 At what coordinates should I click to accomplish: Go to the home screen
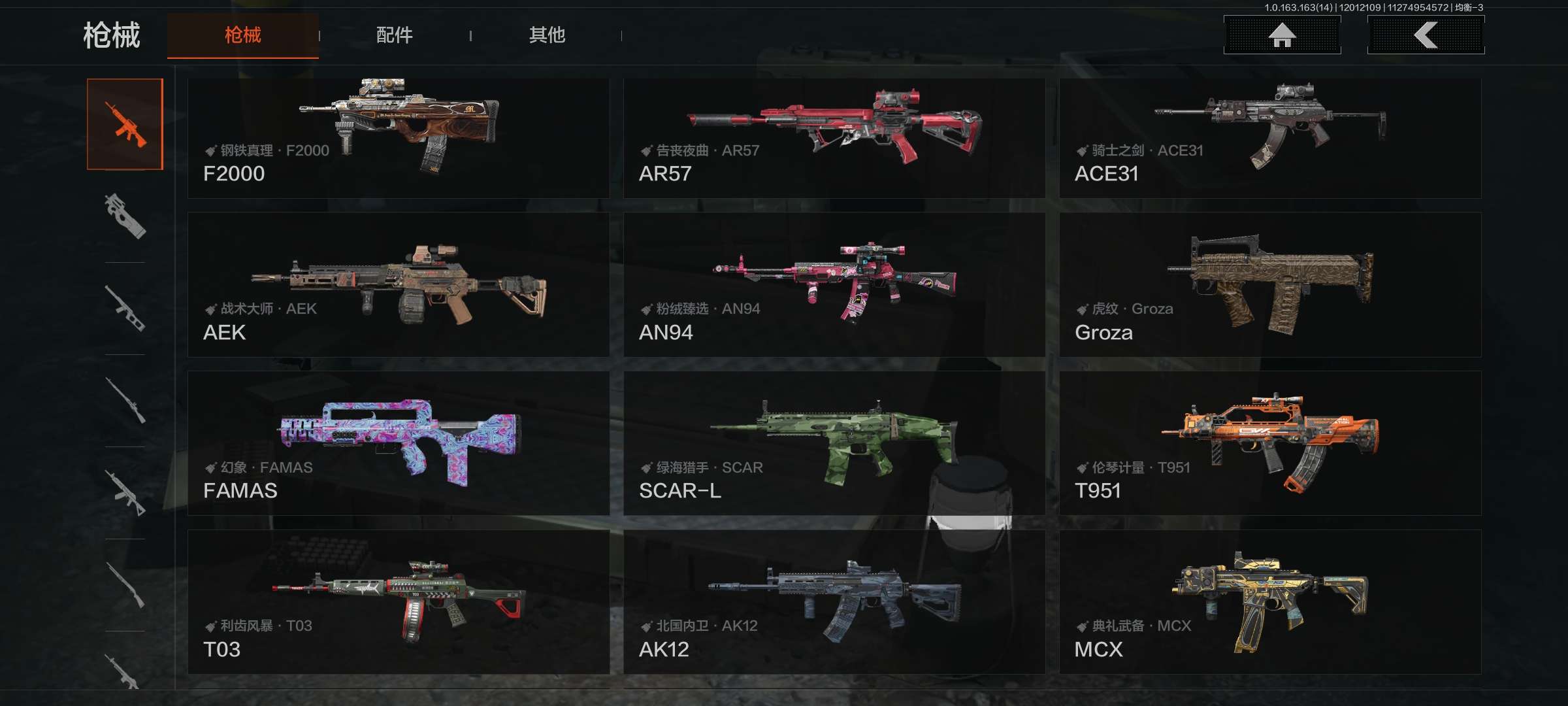[x=1282, y=35]
